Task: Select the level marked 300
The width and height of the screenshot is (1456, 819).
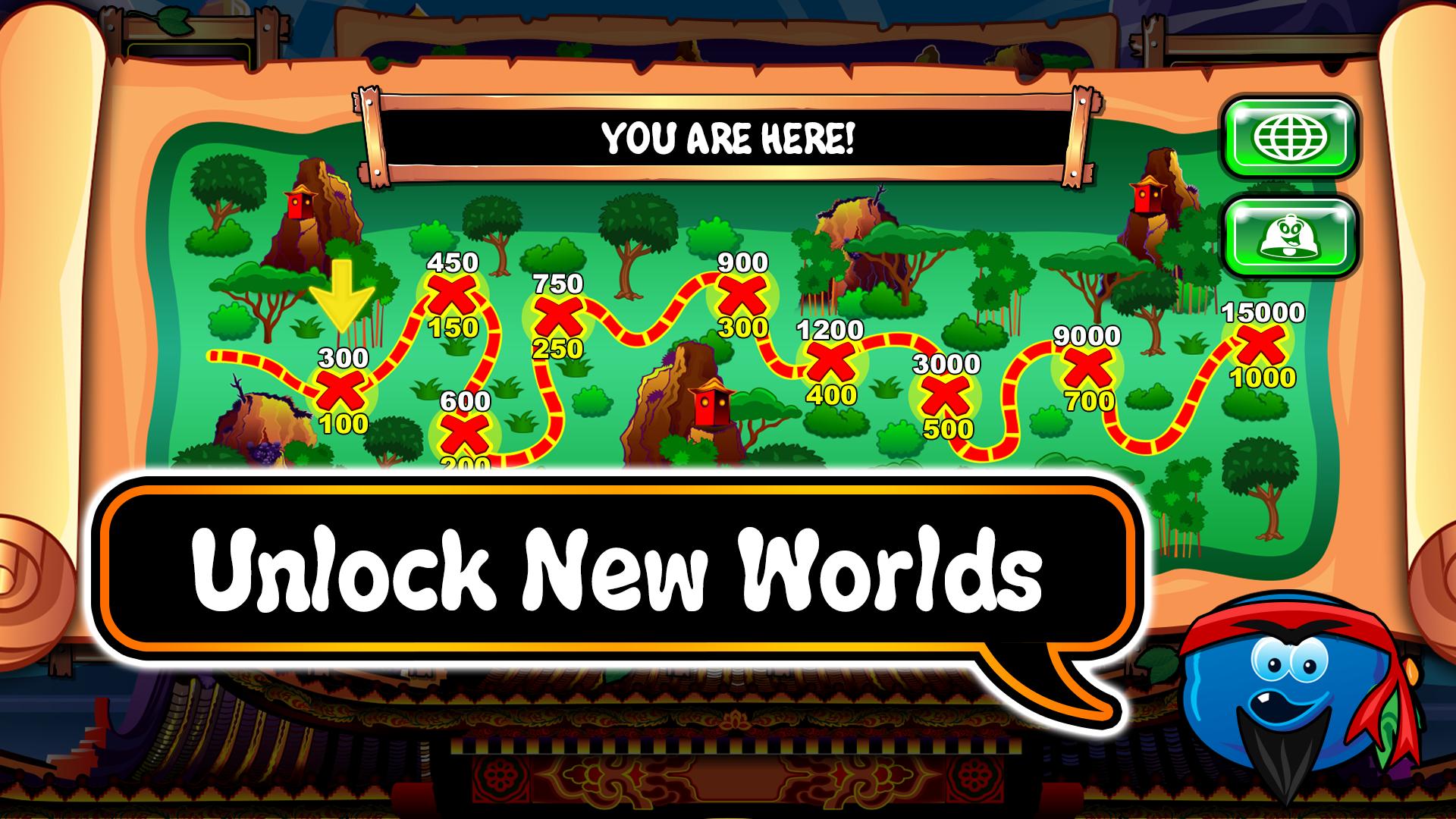Action: point(342,391)
